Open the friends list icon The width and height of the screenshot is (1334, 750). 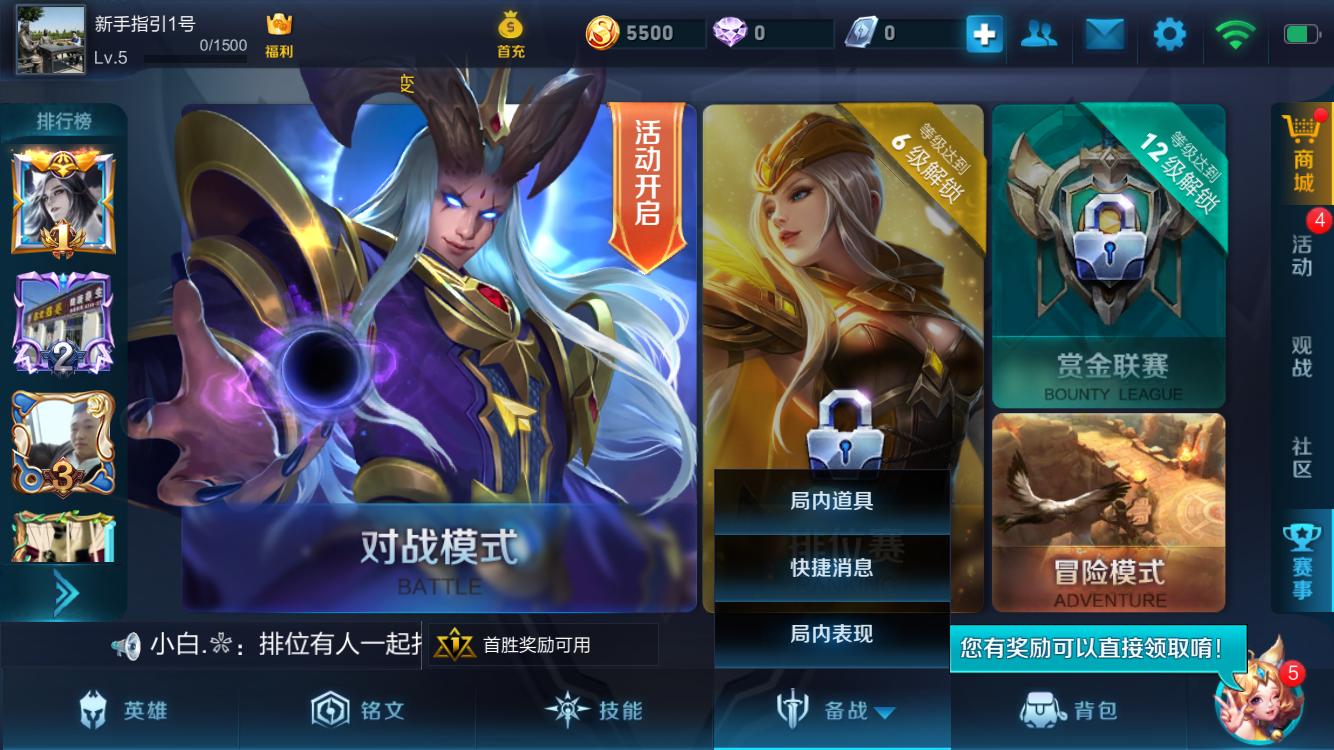[1040, 33]
